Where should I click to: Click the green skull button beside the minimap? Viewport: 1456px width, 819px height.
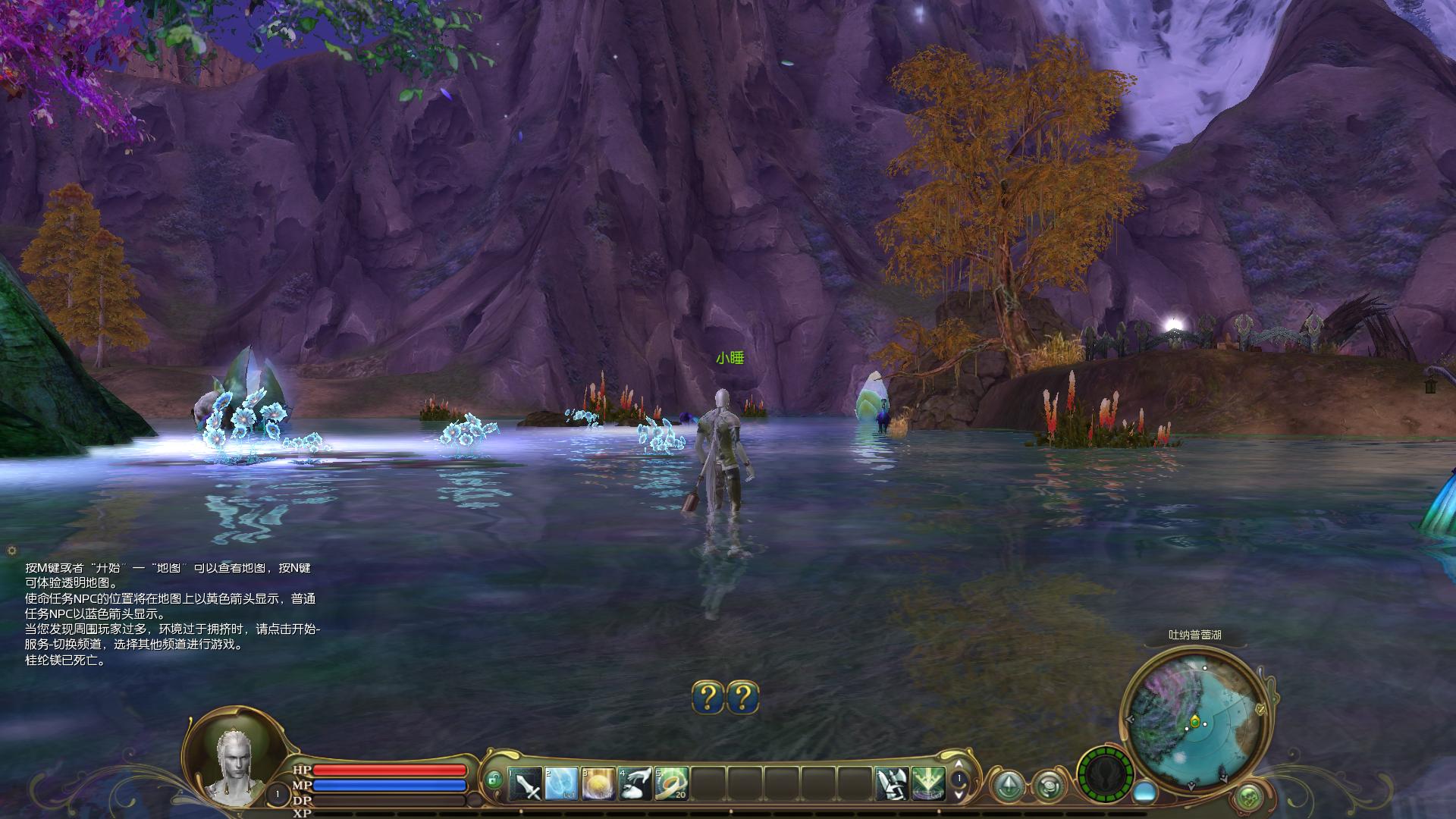(1248, 797)
